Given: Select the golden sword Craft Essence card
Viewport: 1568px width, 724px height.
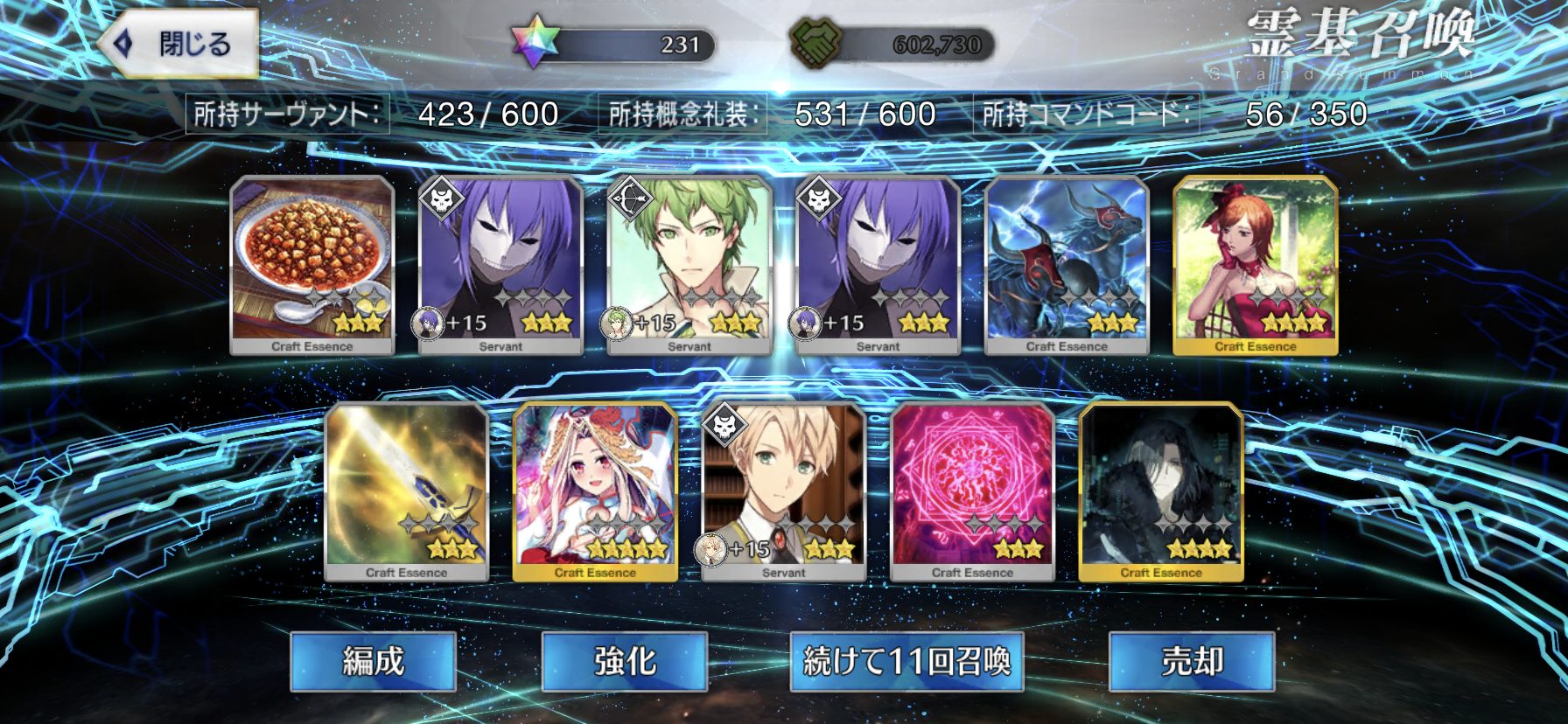Looking at the screenshot, I should tap(406, 491).
